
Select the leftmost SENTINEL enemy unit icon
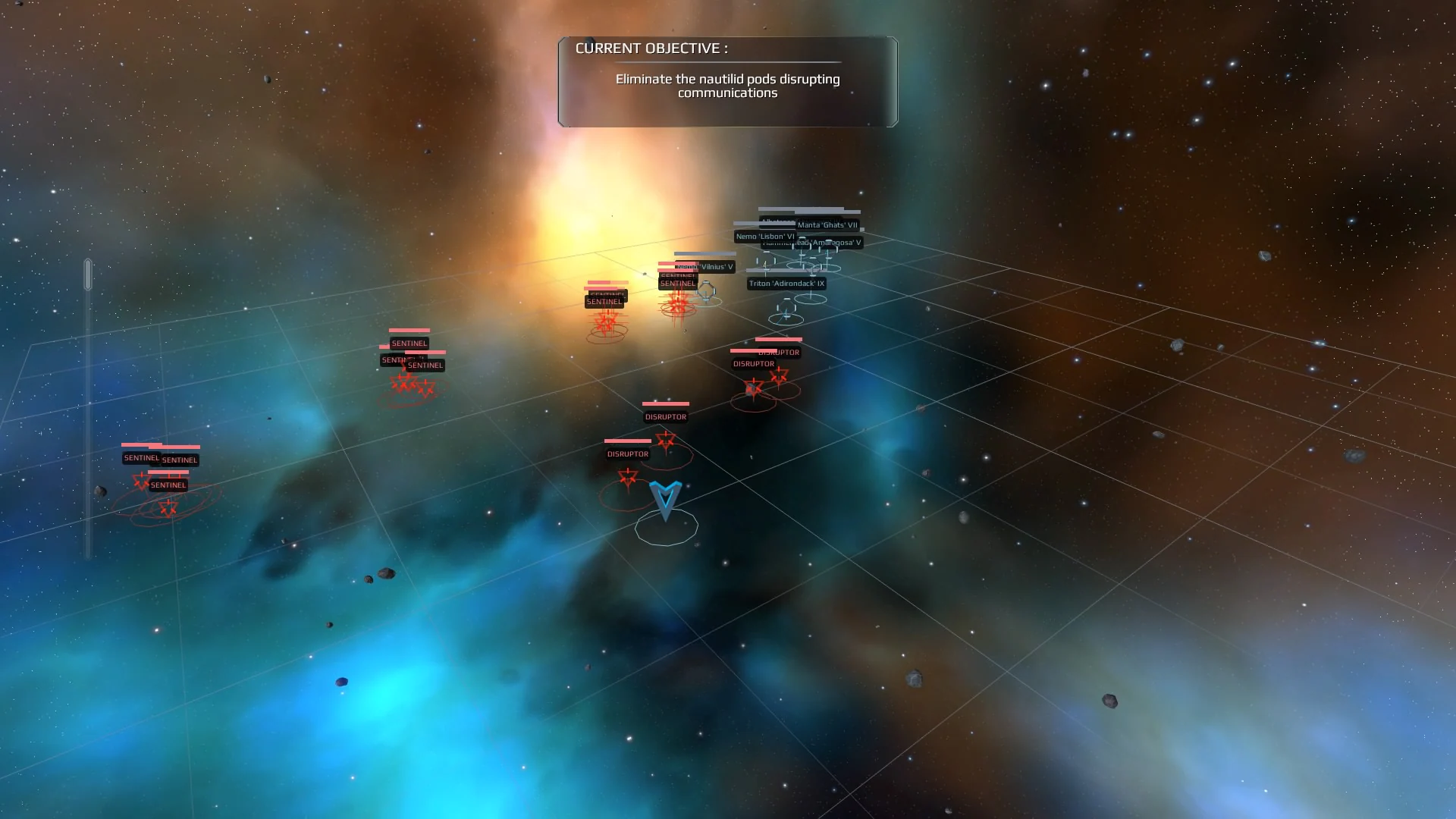click(x=141, y=480)
